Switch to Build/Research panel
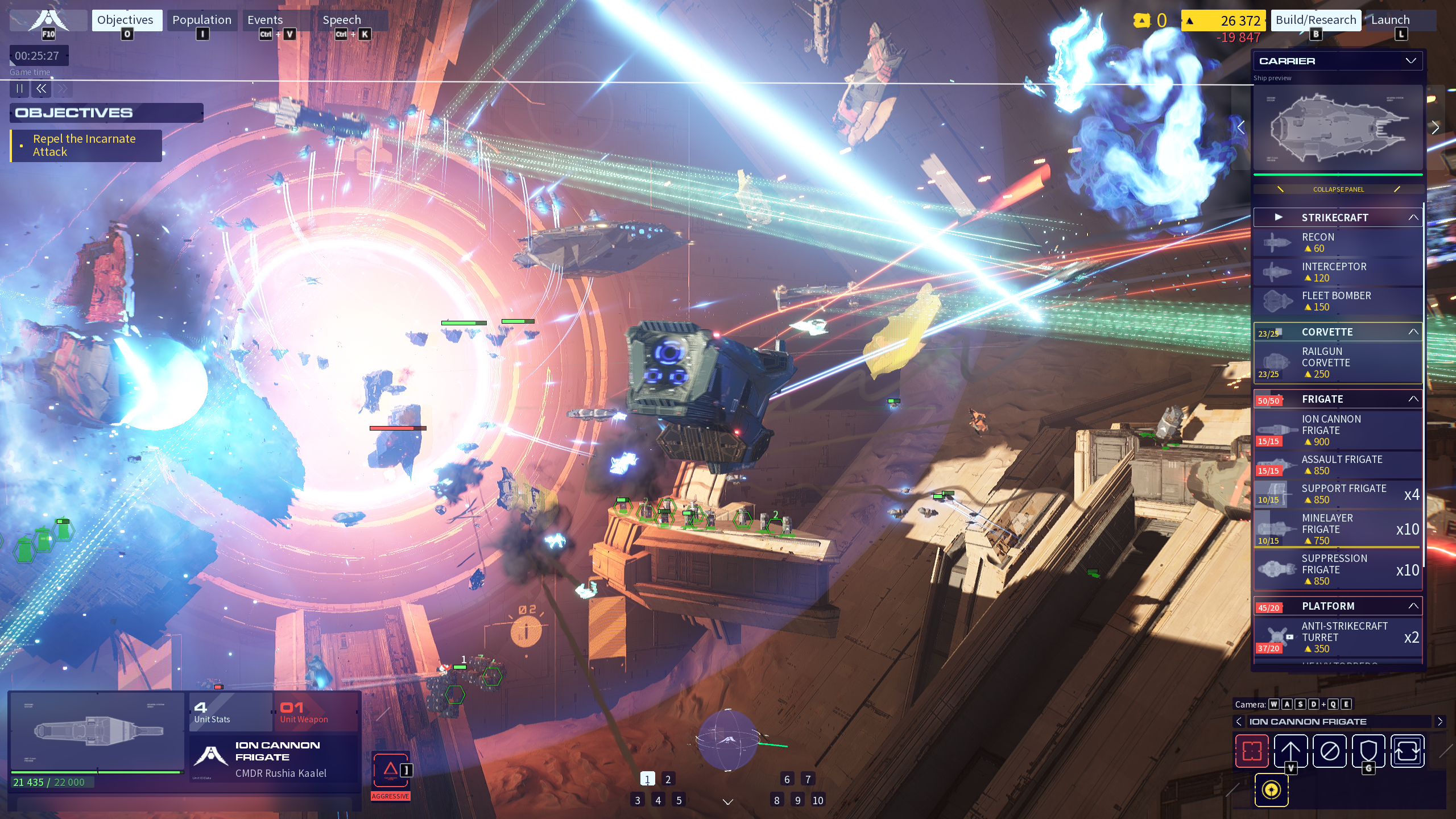The height and width of the screenshot is (819, 1456). [x=1316, y=20]
